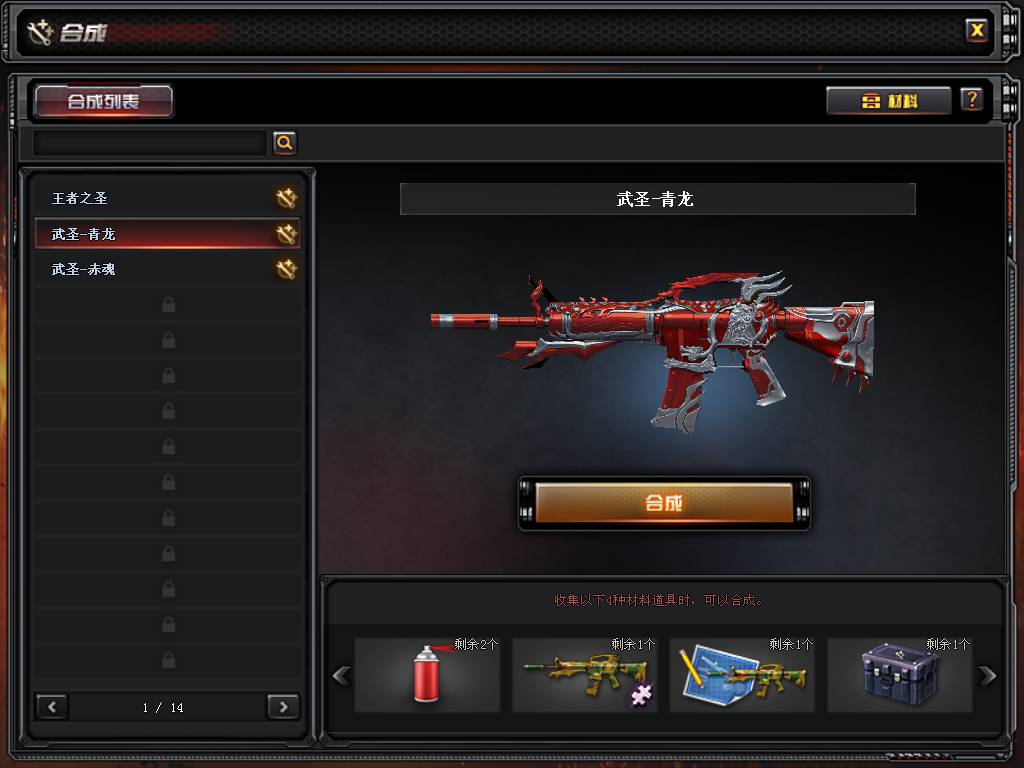This screenshot has width=1024, height=768.
Task: Select the rifle blueprint material
Action: [742, 675]
